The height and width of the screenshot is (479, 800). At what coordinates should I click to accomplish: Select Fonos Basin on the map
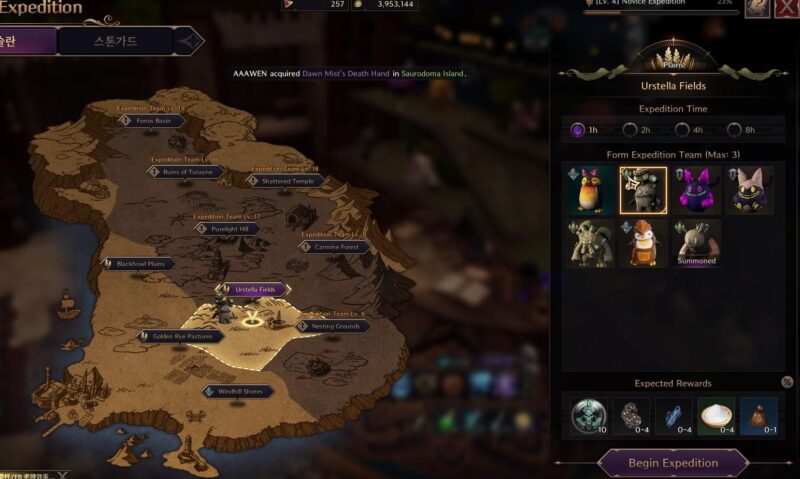[153, 120]
